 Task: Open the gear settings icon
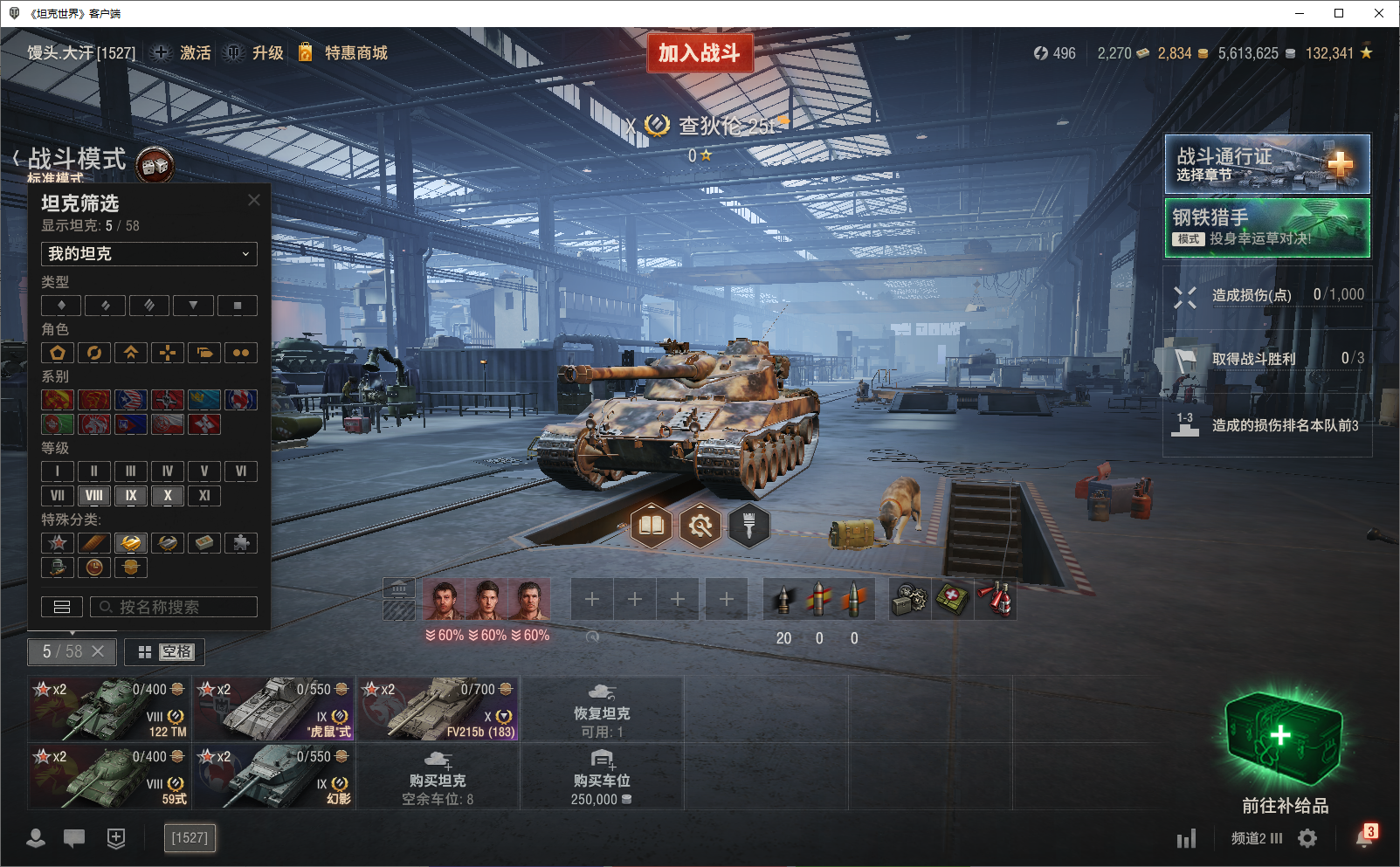1307,838
